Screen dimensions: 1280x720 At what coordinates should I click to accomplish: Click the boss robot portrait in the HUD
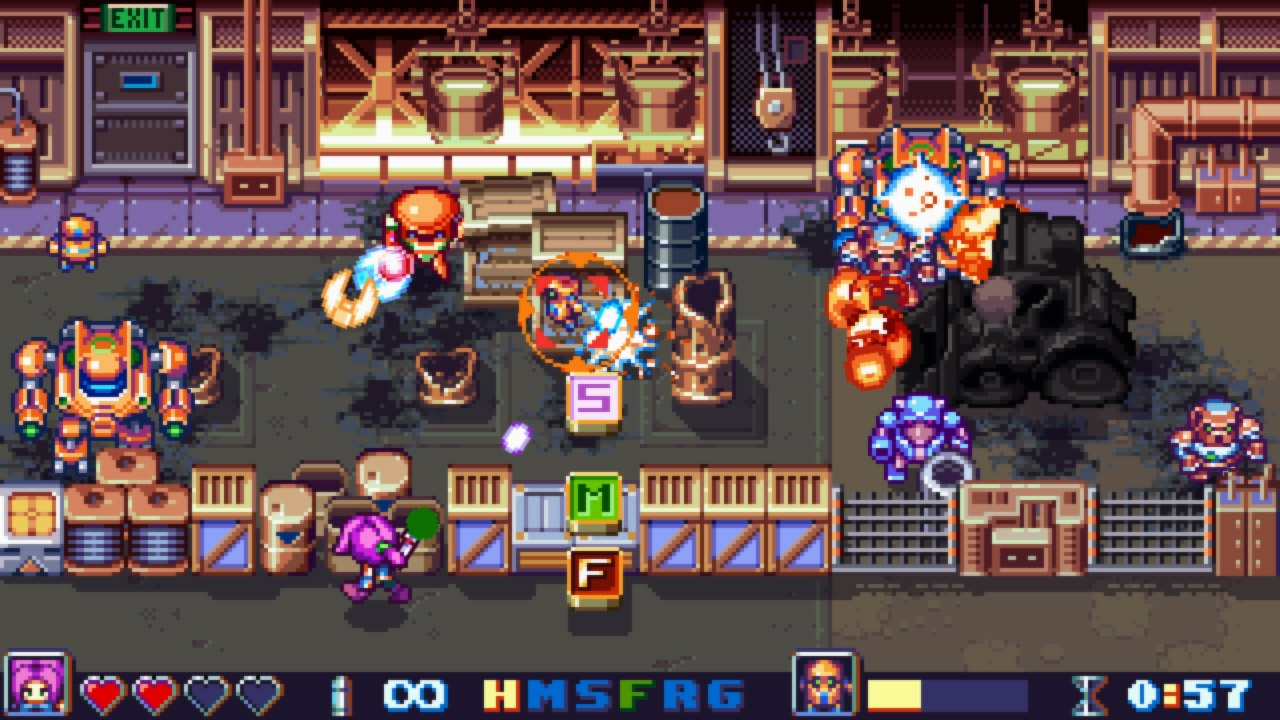pos(823,690)
